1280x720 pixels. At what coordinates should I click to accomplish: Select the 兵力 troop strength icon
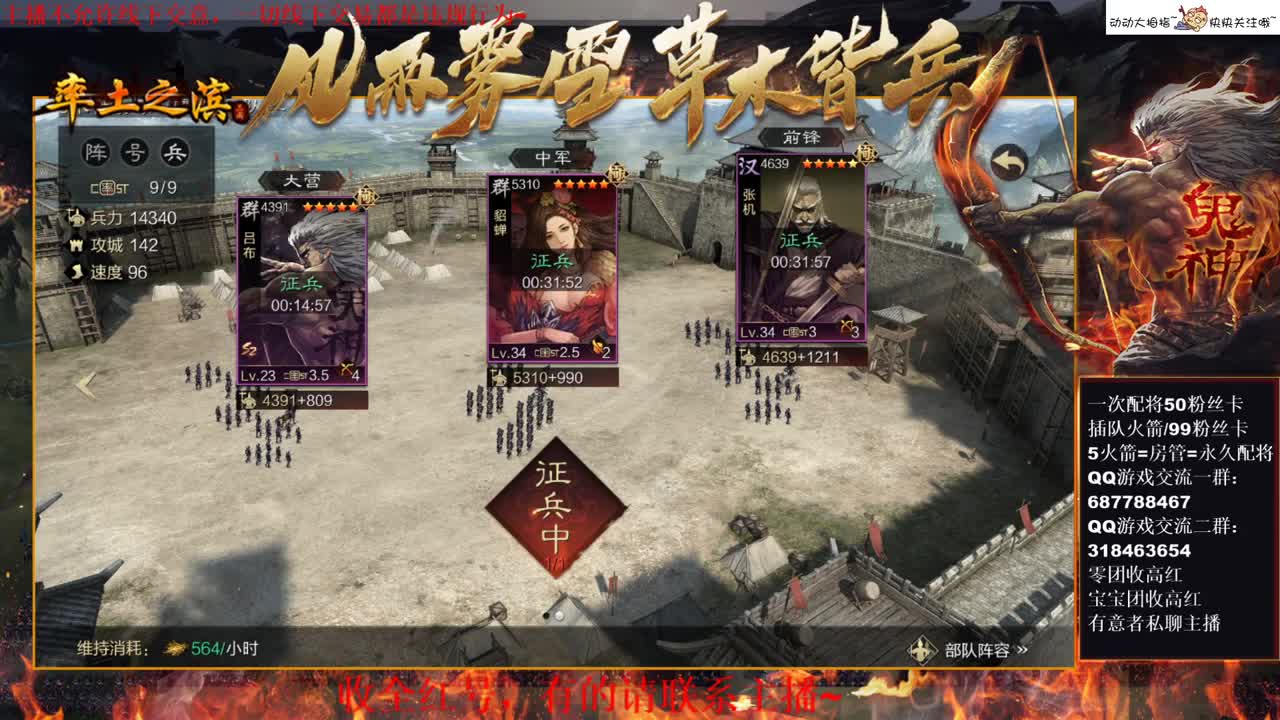pos(79,218)
